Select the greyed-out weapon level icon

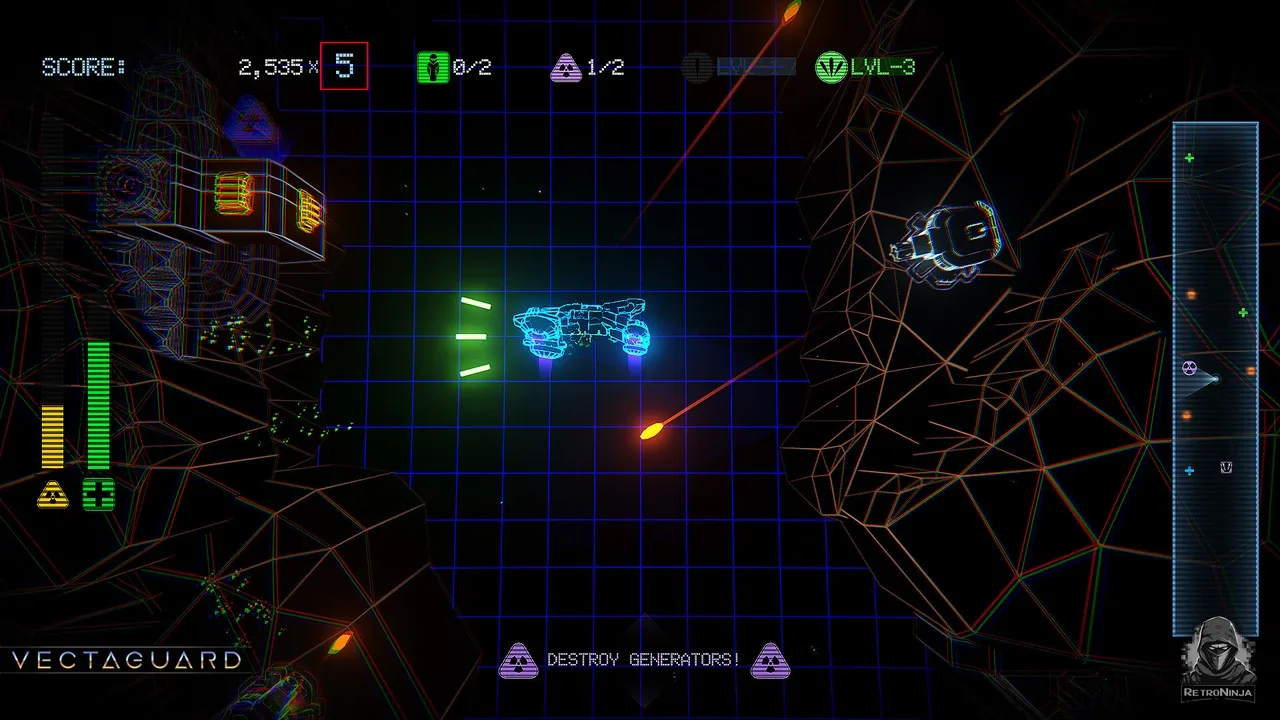tap(697, 67)
